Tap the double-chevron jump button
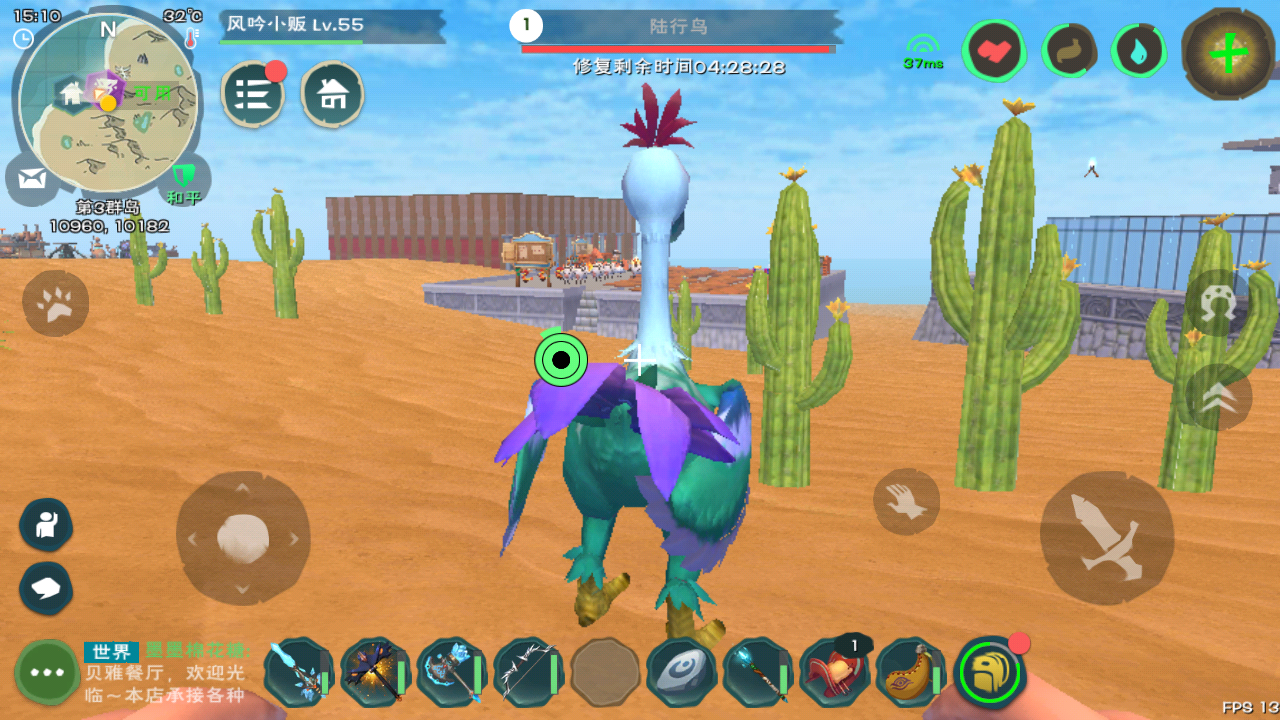The width and height of the screenshot is (1280, 720). (x=1218, y=397)
